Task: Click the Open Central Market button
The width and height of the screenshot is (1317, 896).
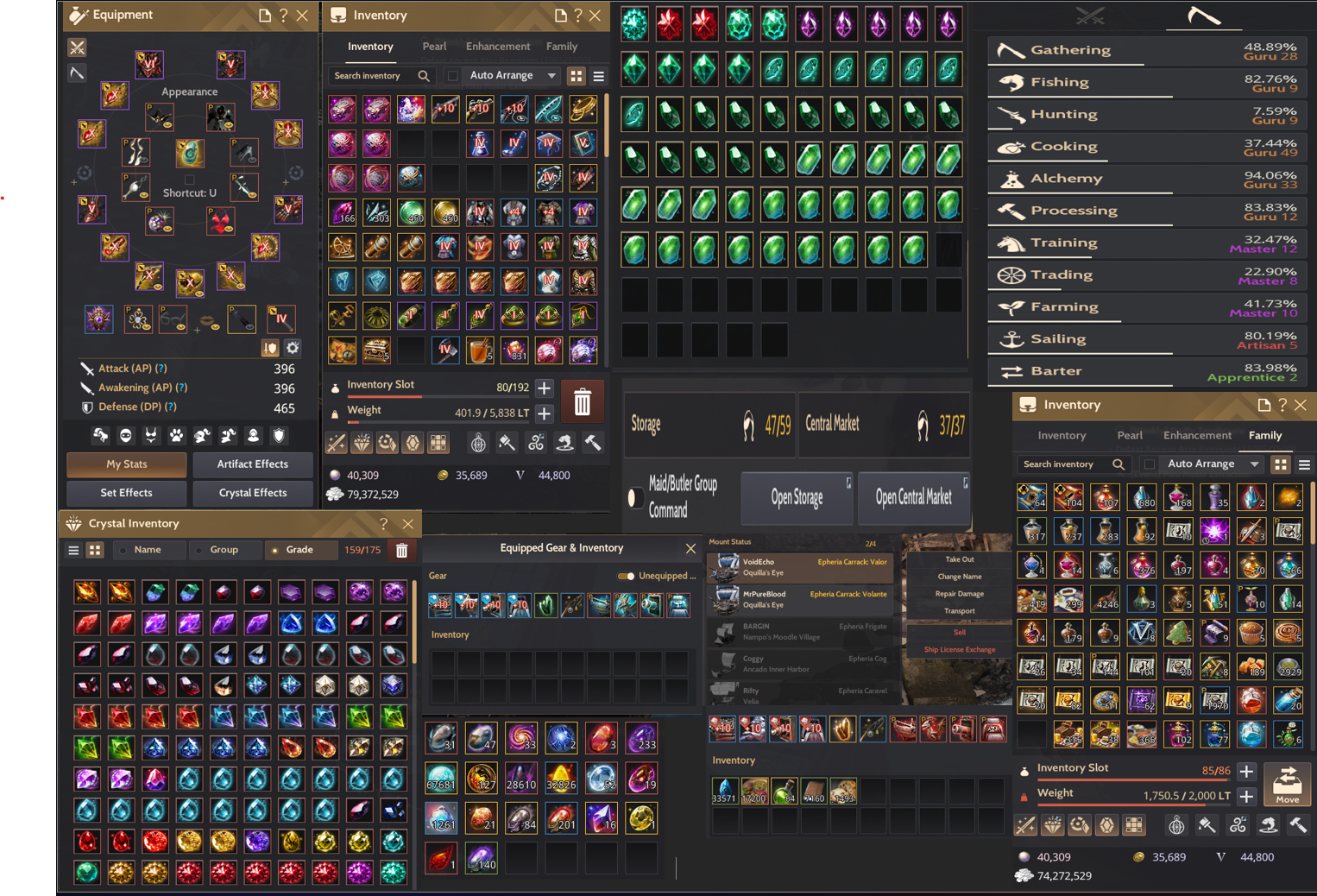Action: coord(913,498)
